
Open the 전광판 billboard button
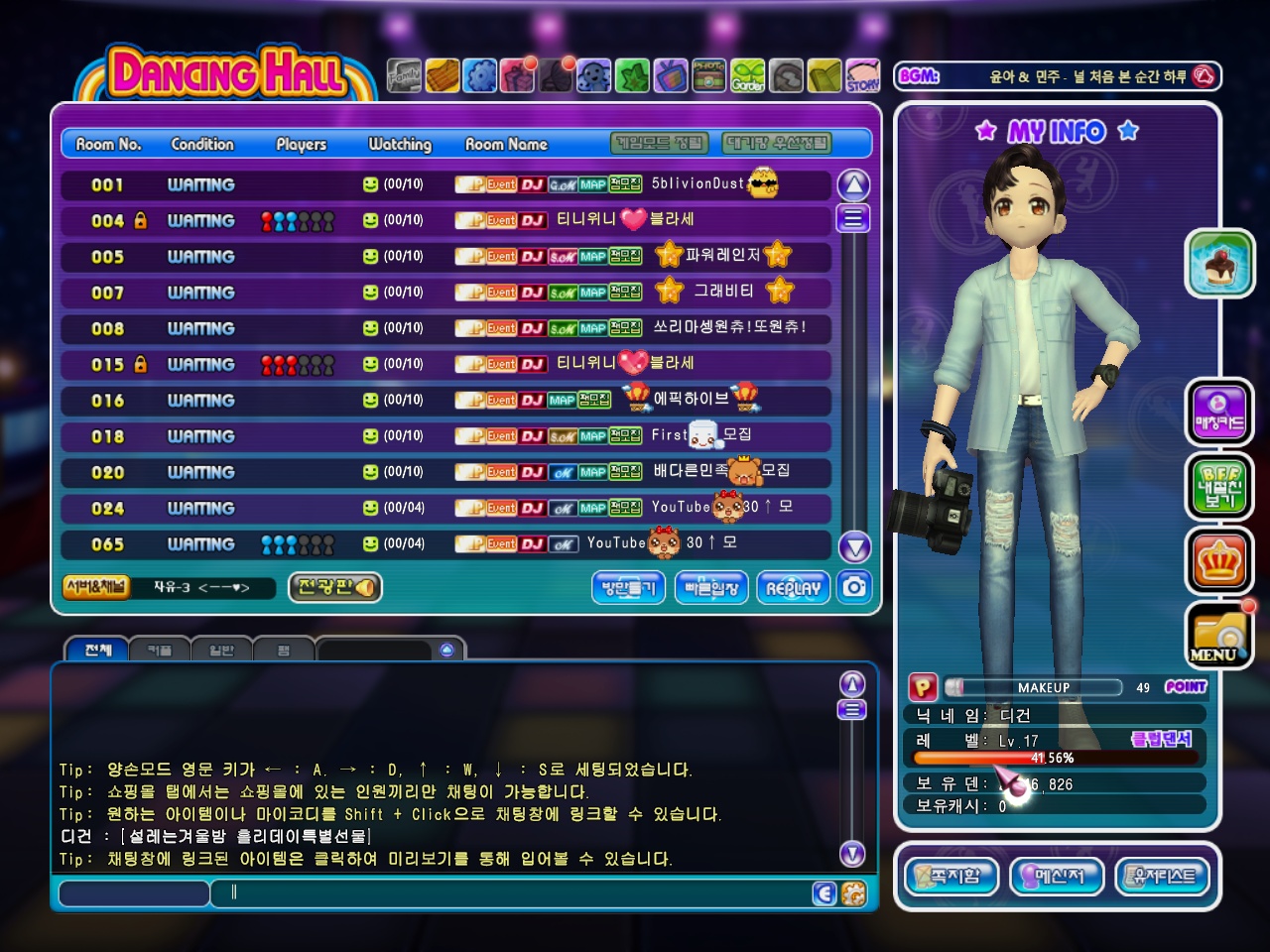click(335, 587)
